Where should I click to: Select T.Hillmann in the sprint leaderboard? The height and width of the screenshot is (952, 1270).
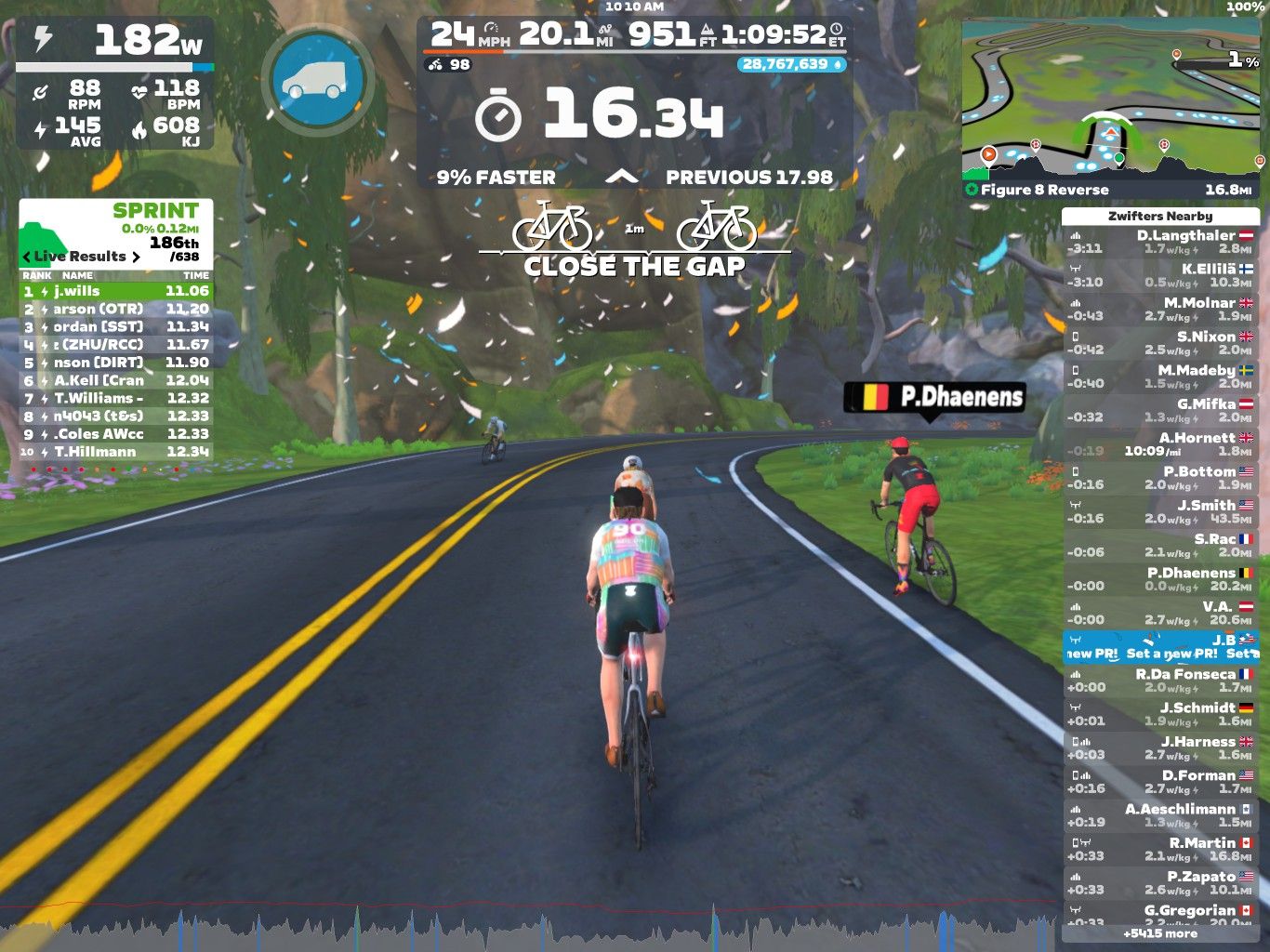coord(116,452)
